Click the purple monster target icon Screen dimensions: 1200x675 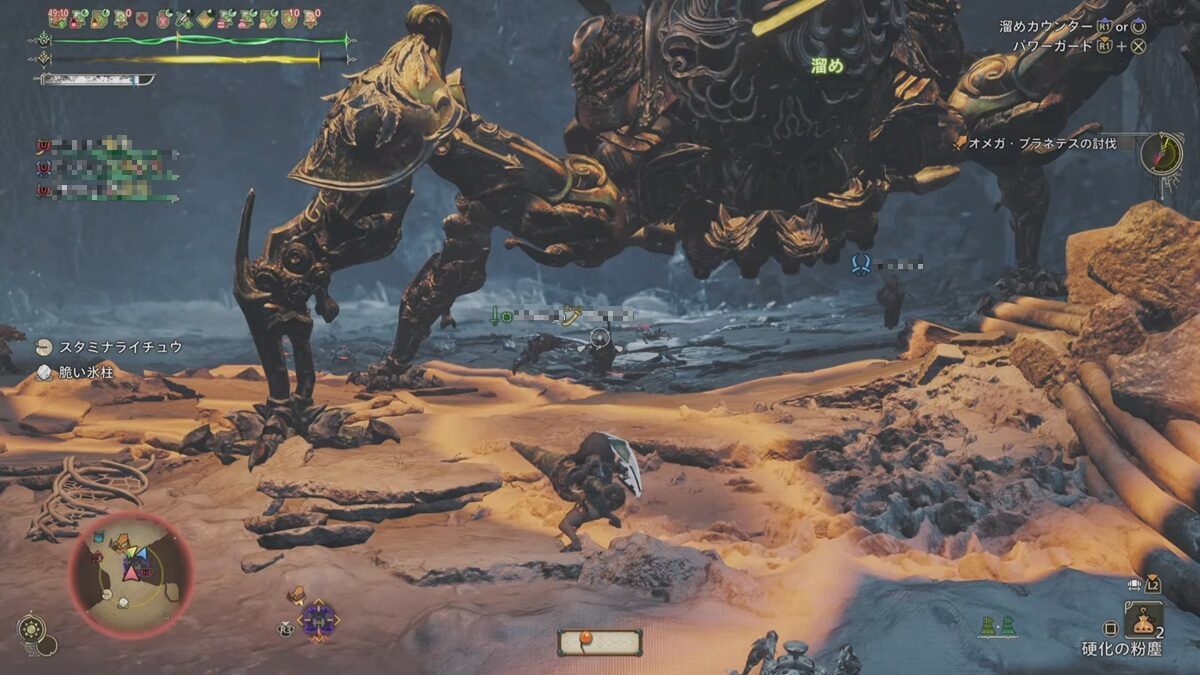coord(318,621)
